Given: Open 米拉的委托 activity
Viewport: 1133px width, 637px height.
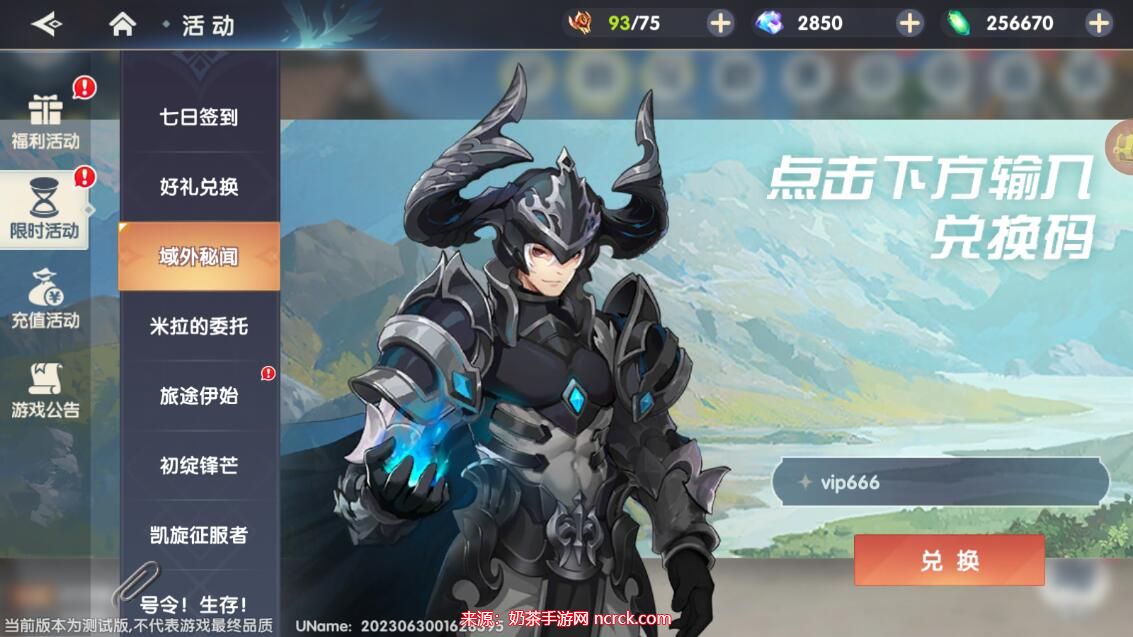Looking at the screenshot, I should pos(199,326).
